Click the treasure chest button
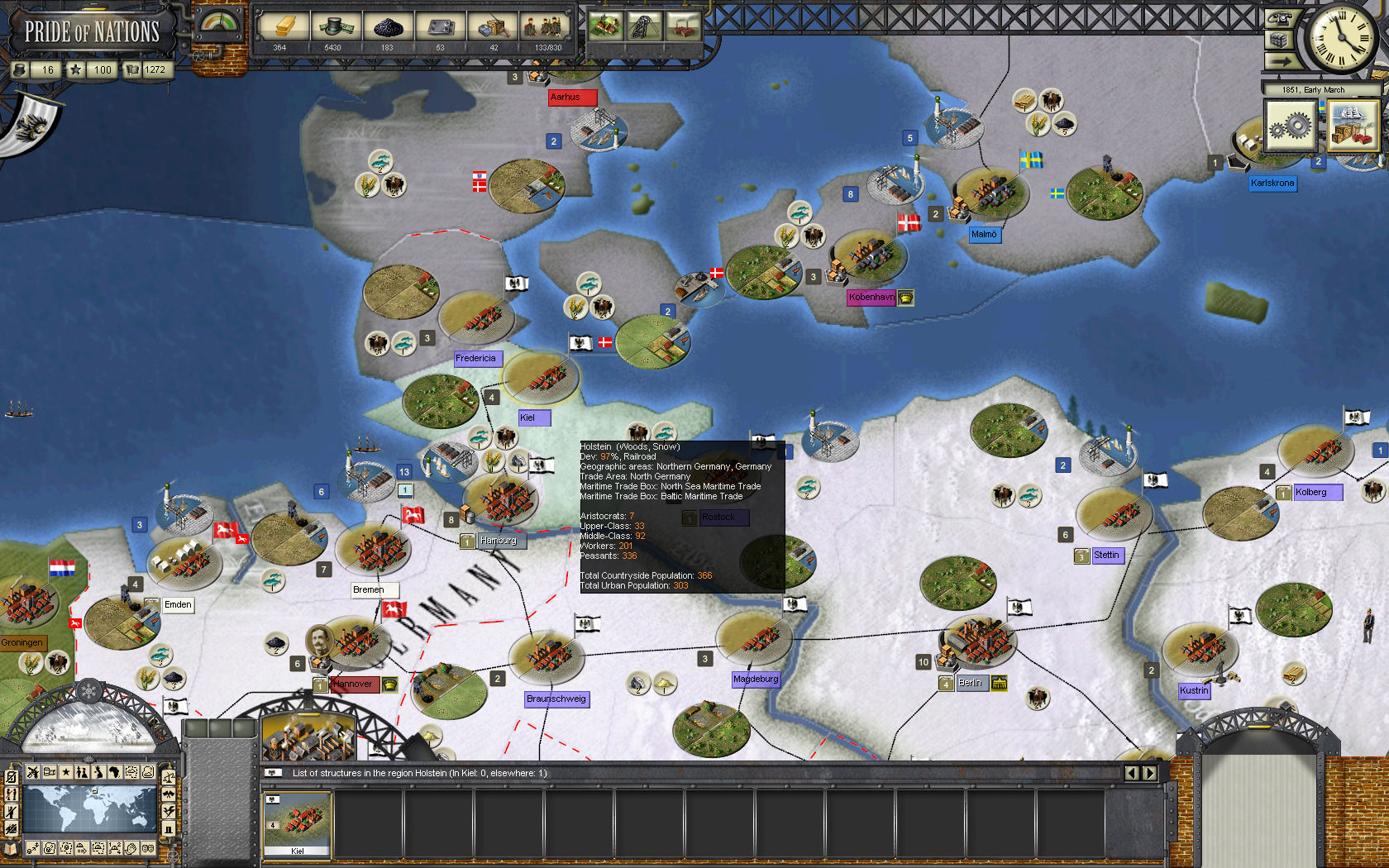Viewport: 1389px width, 868px height. click(x=1279, y=41)
